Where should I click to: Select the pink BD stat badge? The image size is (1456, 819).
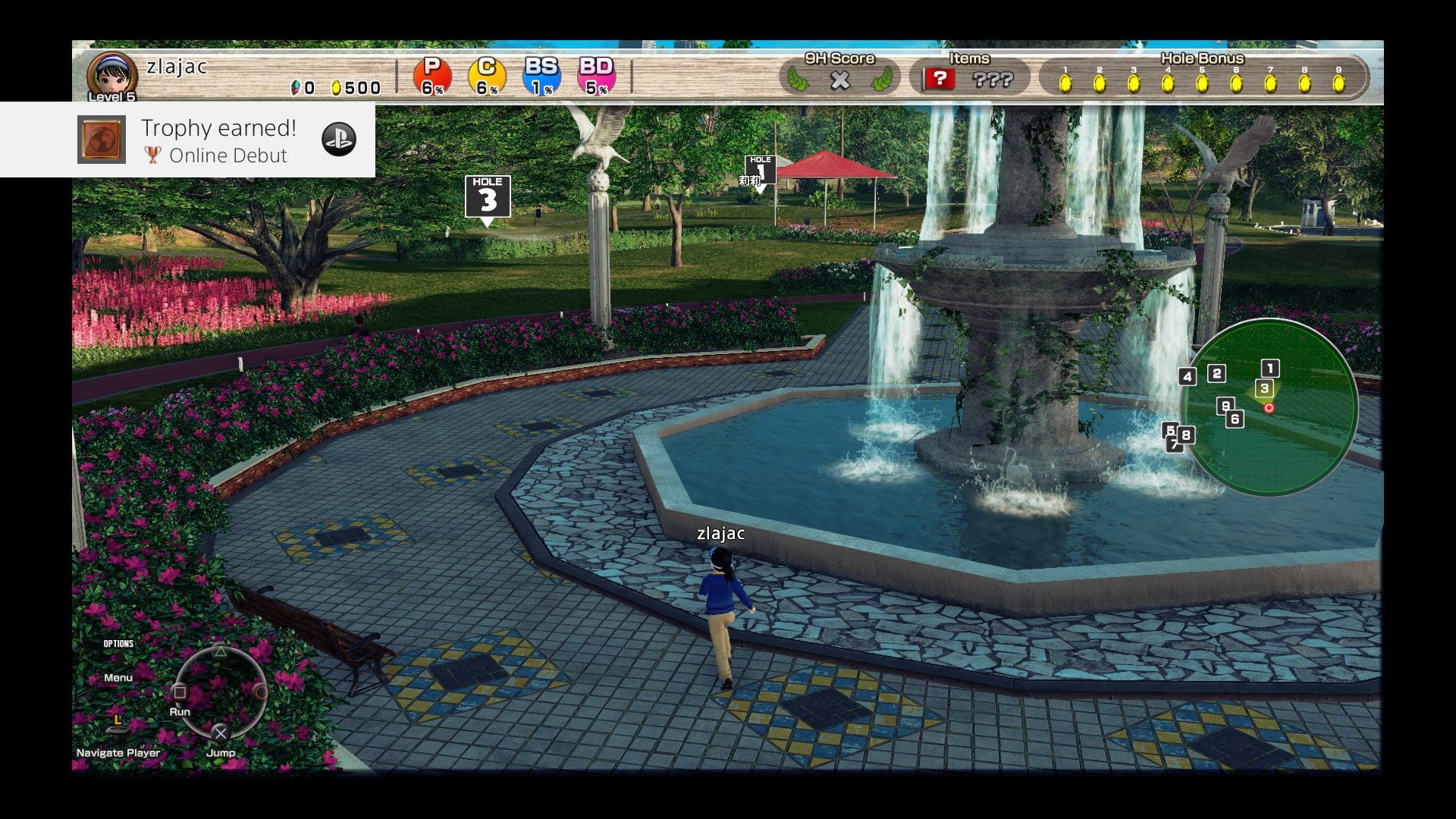(596, 77)
